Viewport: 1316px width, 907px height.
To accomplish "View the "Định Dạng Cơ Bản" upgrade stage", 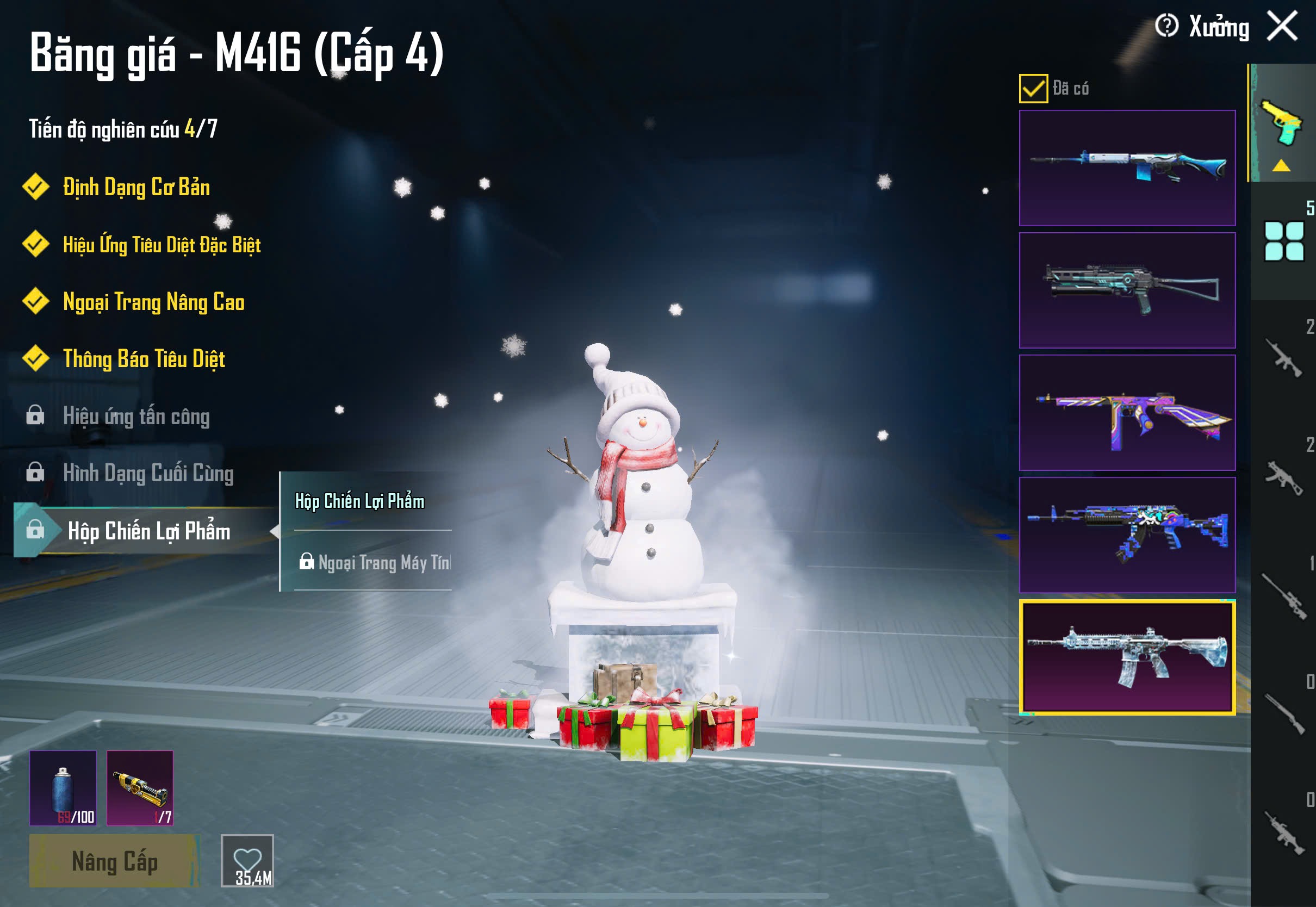I will pyautogui.click(x=136, y=188).
